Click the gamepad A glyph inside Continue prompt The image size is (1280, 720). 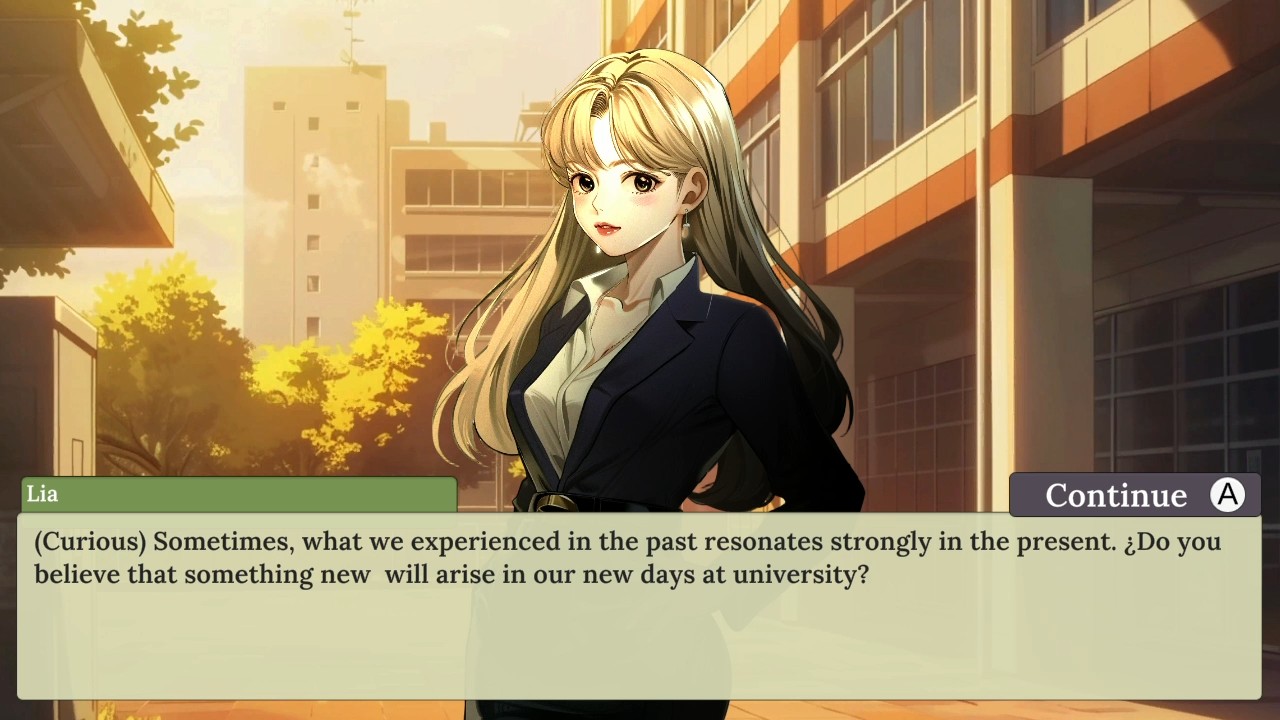(x=1228, y=494)
